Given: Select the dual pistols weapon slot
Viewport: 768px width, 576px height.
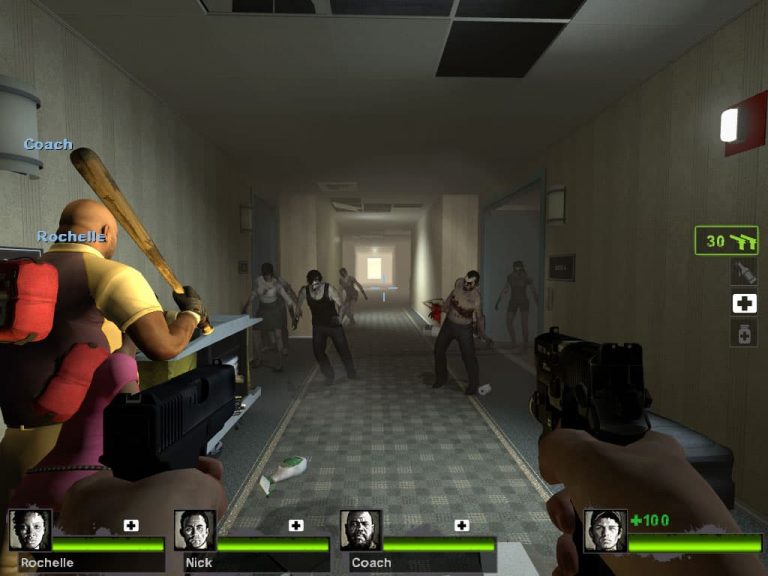Looking at the screenshot, I should point(727,241).
